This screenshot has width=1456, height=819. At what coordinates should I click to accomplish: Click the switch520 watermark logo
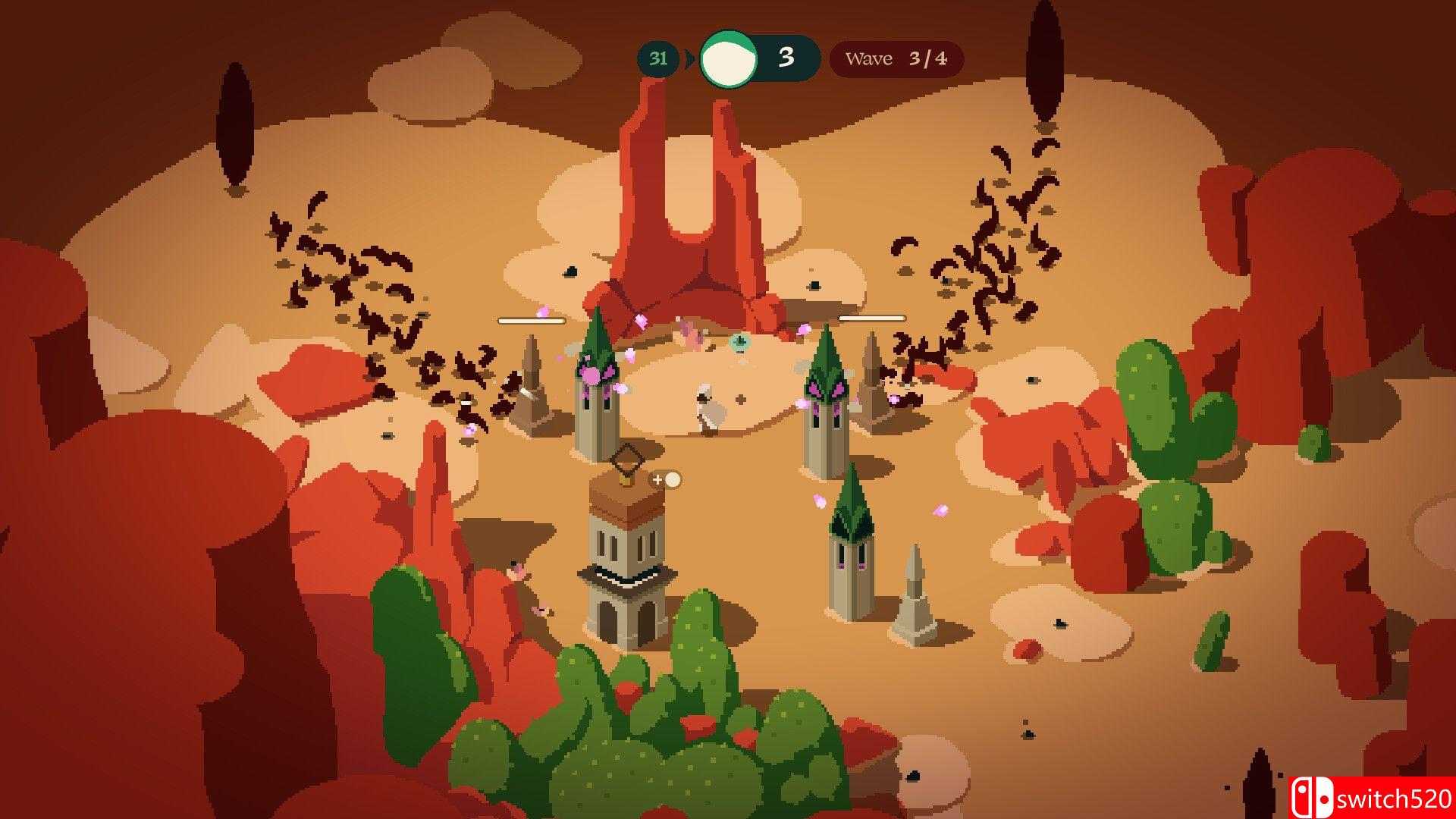pos(1371,798)
